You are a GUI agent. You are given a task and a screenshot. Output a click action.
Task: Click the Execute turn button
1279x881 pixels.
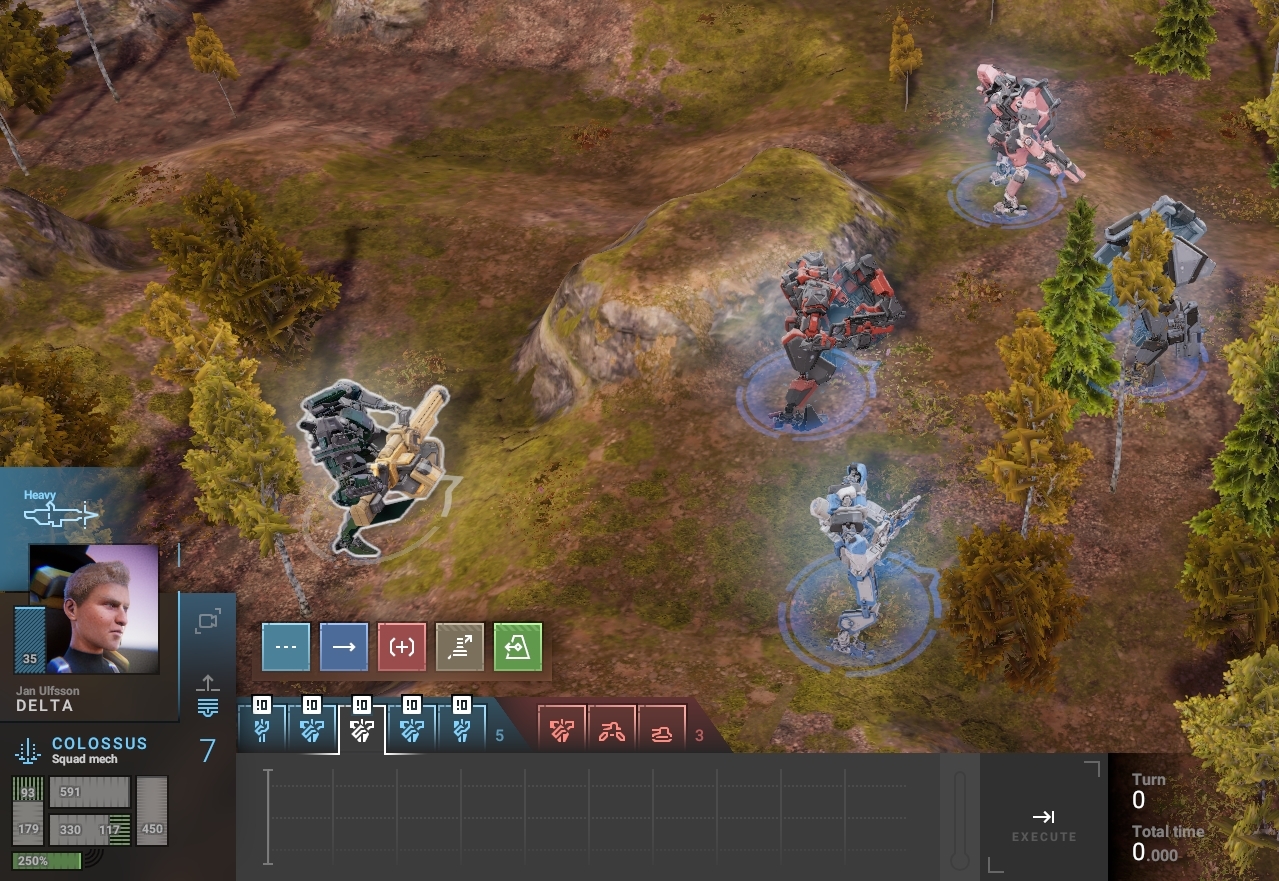[x=1043, y=824]
